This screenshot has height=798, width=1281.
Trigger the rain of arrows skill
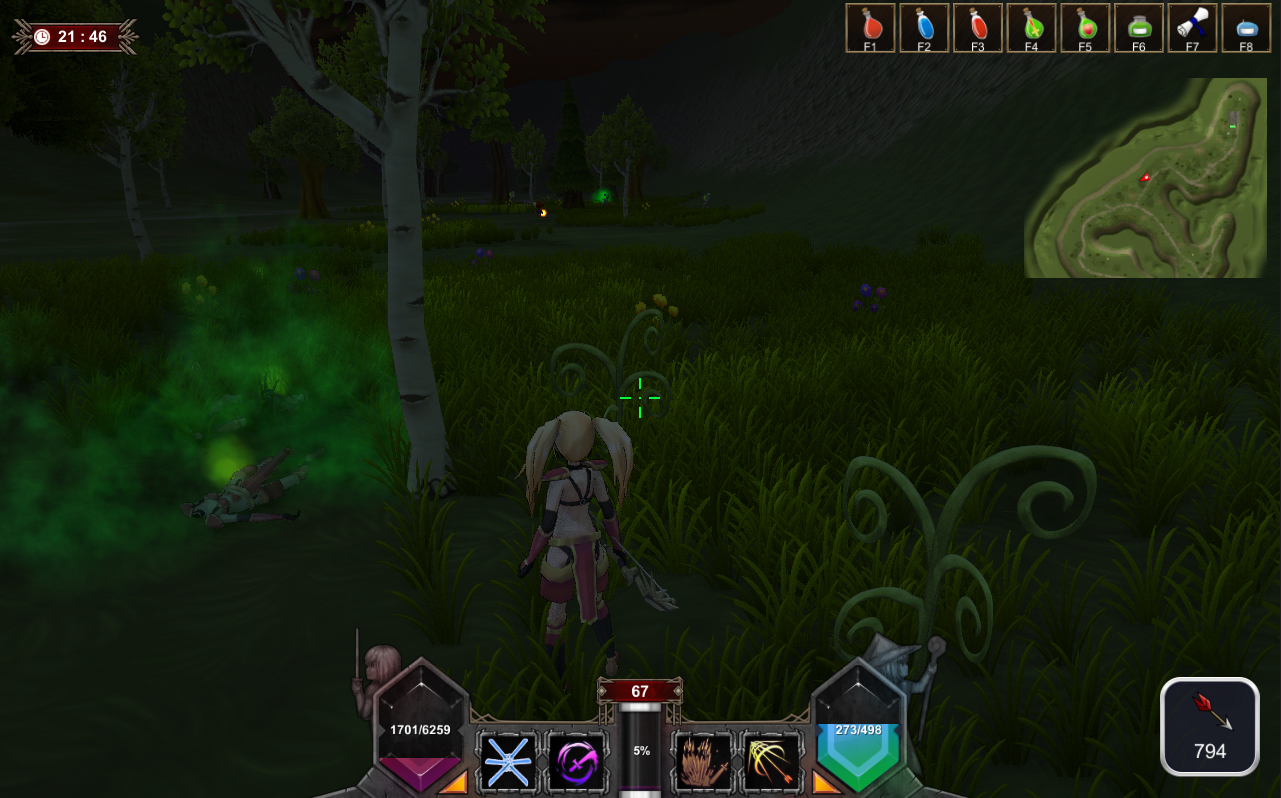click(702, 763)
